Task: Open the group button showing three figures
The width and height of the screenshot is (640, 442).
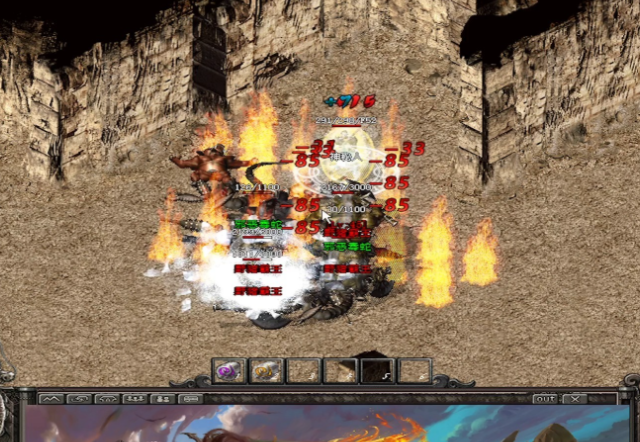Action: (x=134, y=398)
